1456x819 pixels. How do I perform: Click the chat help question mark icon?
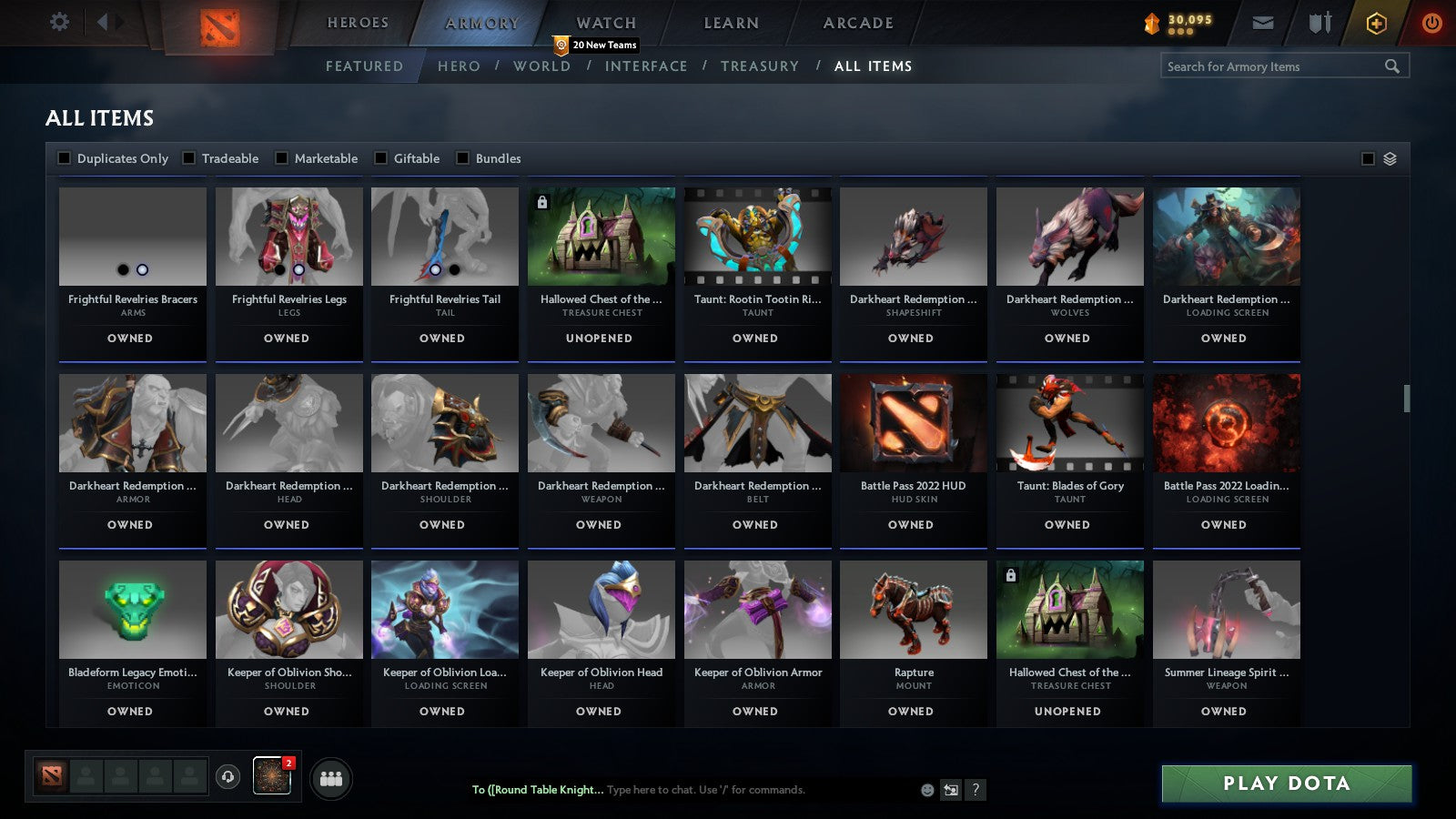pyautogui.click(x=976, y=790)
